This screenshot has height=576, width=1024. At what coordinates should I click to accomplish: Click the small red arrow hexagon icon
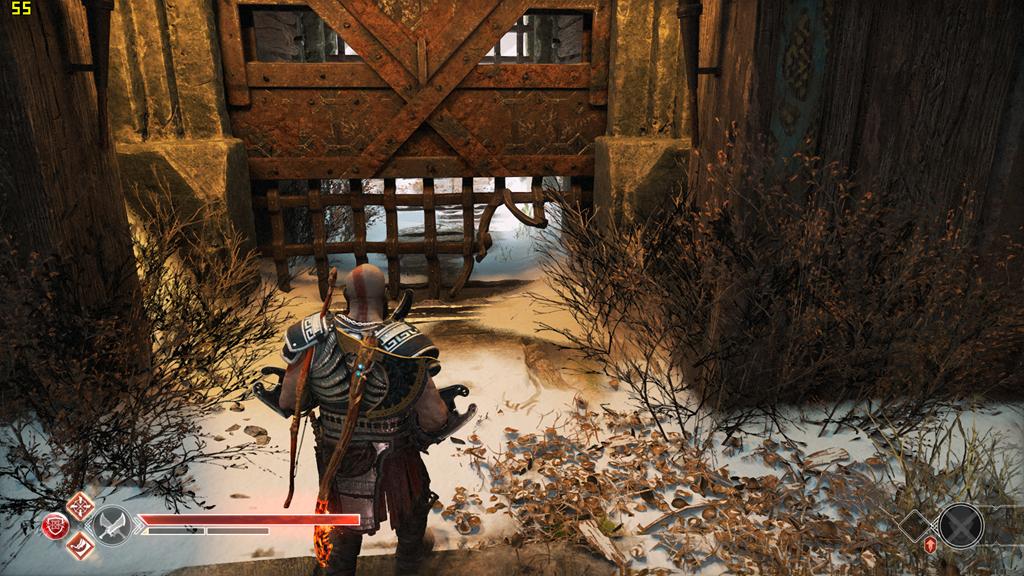(930, 545)
